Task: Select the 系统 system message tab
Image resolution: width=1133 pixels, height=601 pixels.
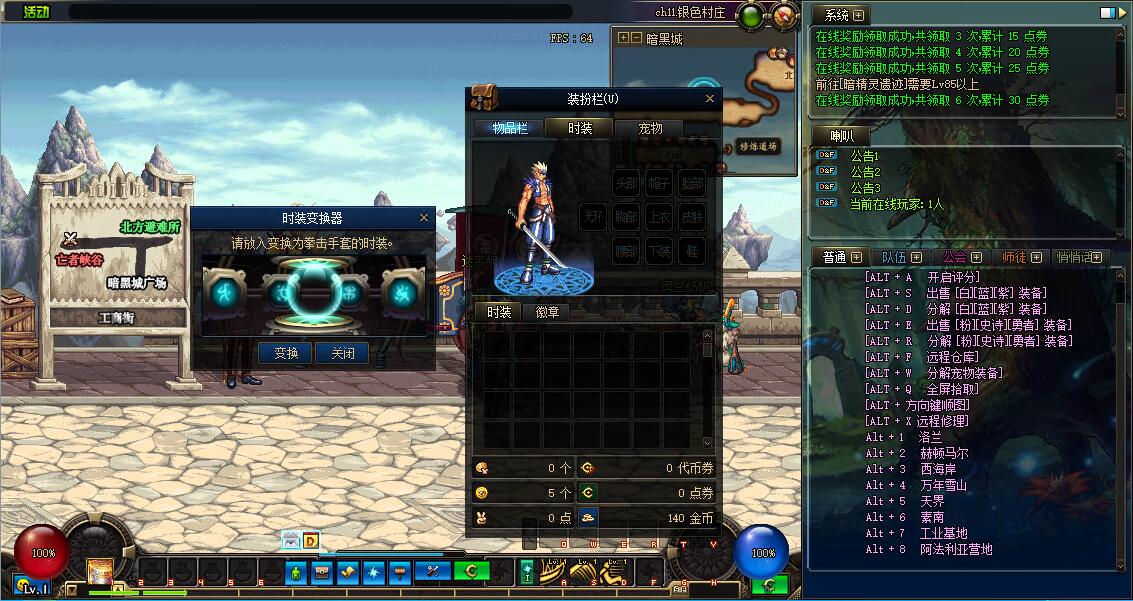Action: click(x=837, y=15)
